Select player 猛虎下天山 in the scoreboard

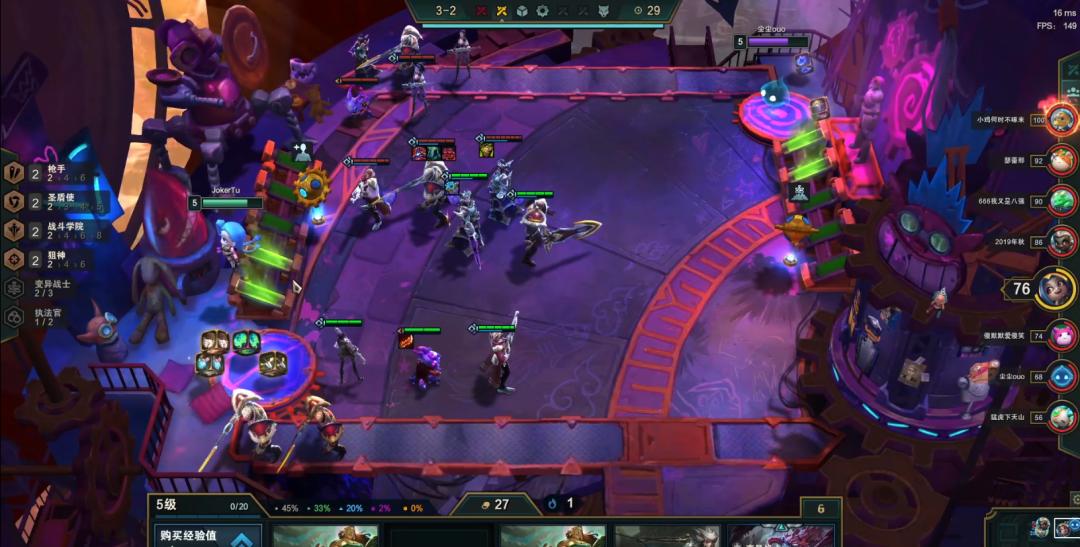click(1062, 416)
